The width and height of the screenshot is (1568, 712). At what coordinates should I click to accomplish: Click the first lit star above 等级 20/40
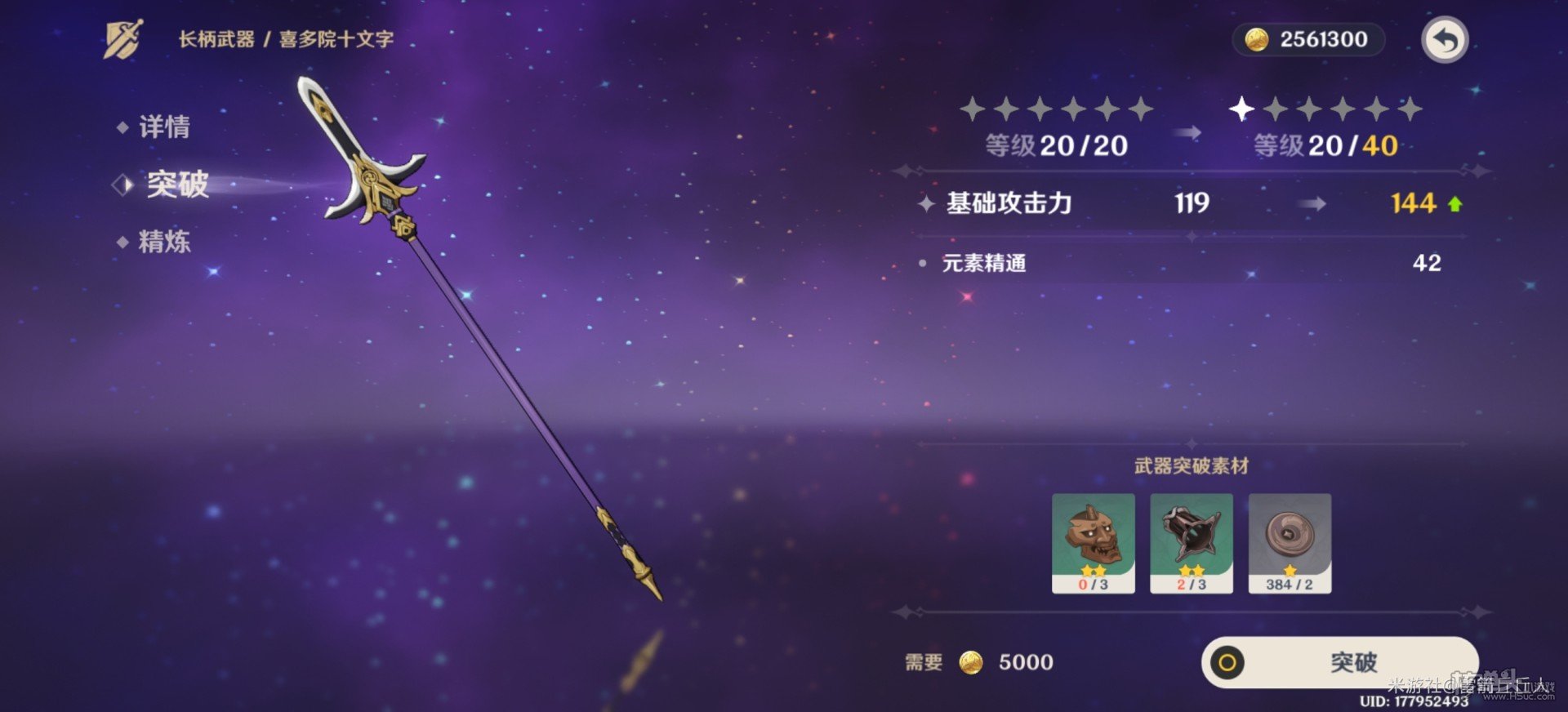[1240, 107]
